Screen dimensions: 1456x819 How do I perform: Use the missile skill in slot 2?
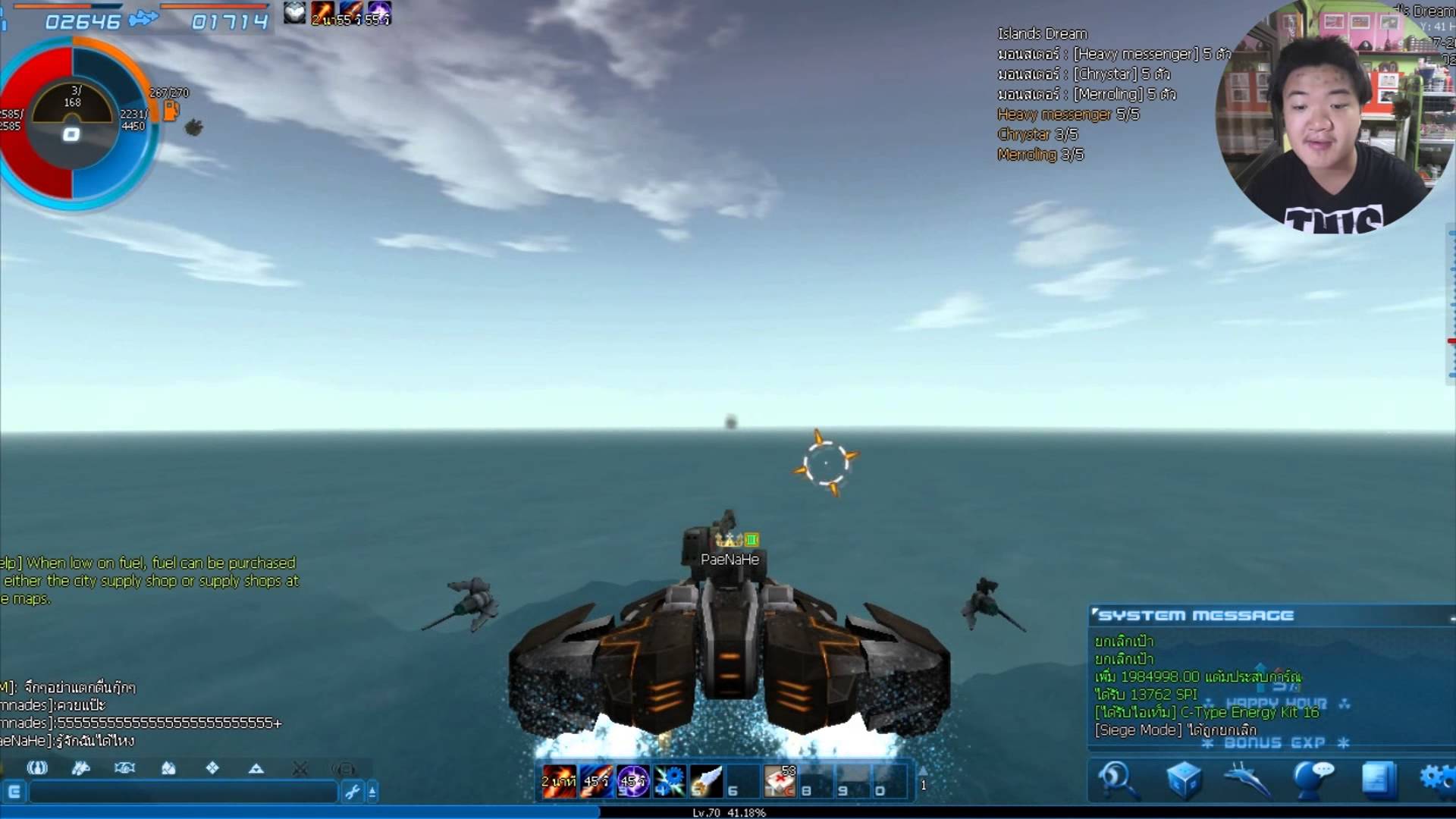point(595,781)
